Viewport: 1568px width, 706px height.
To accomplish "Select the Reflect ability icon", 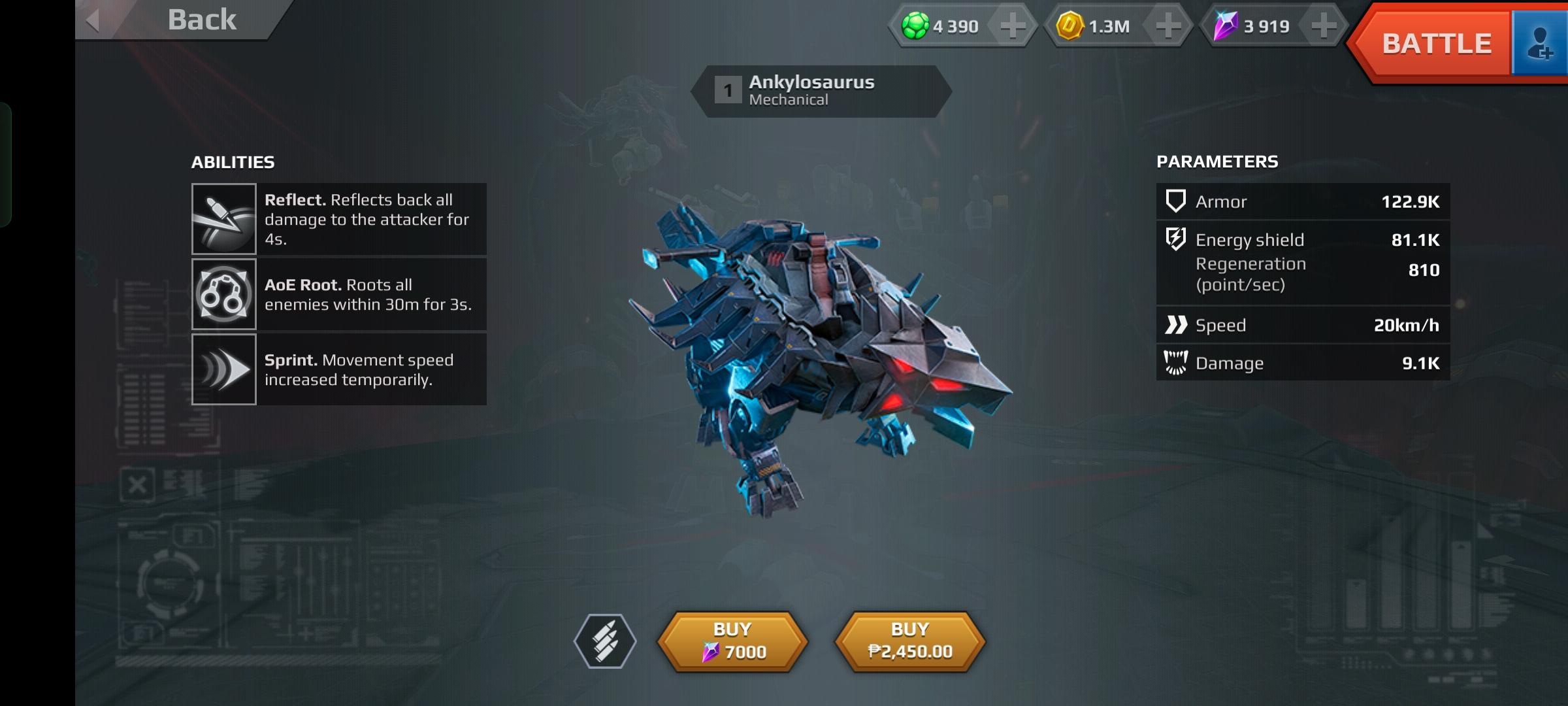I will pyautogui.click(x=224, y=219).
